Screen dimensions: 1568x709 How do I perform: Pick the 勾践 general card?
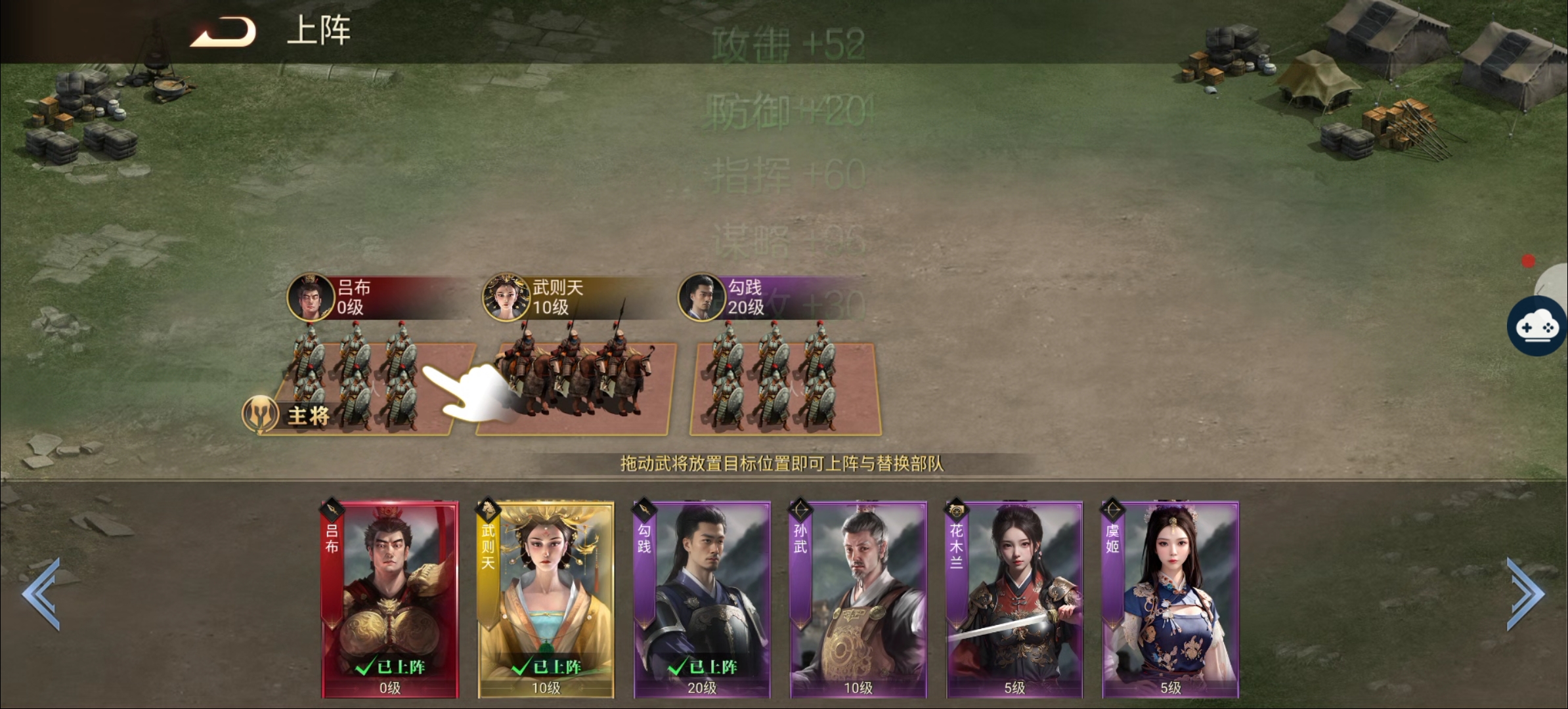point(702,599)
